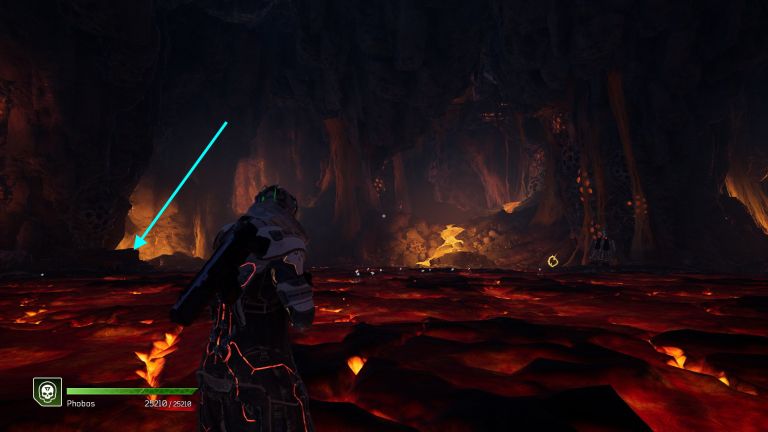Click the Phobos skull portrait icon
768x432 pixels.
(46, 391)
